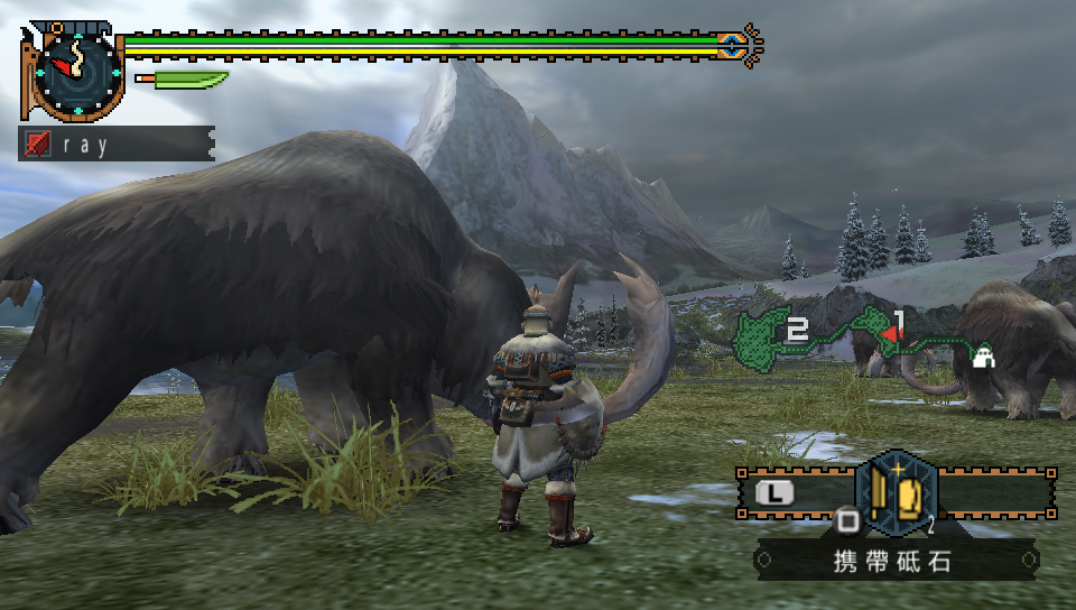Click the red player marker on minimap
Image resolution: width=1076 pixels, height=610 pixels.
coord(888,334)
